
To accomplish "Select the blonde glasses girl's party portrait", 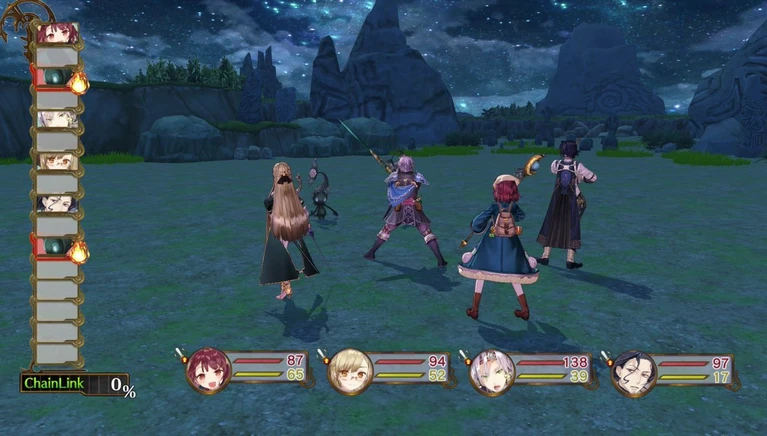I will pos(350,372).
